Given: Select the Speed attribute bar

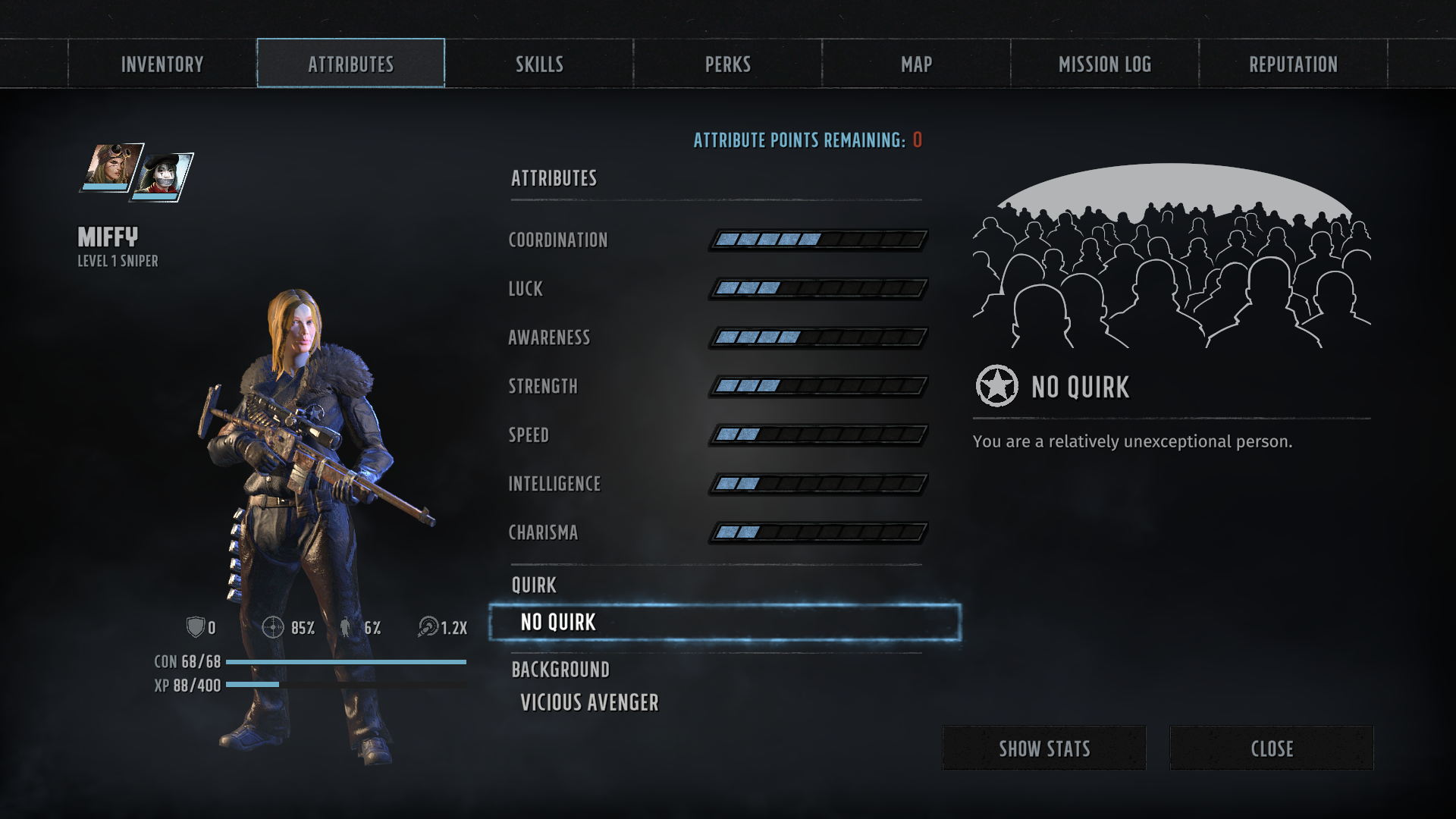Looking at the screenshot, I should [x=818, y=435].
